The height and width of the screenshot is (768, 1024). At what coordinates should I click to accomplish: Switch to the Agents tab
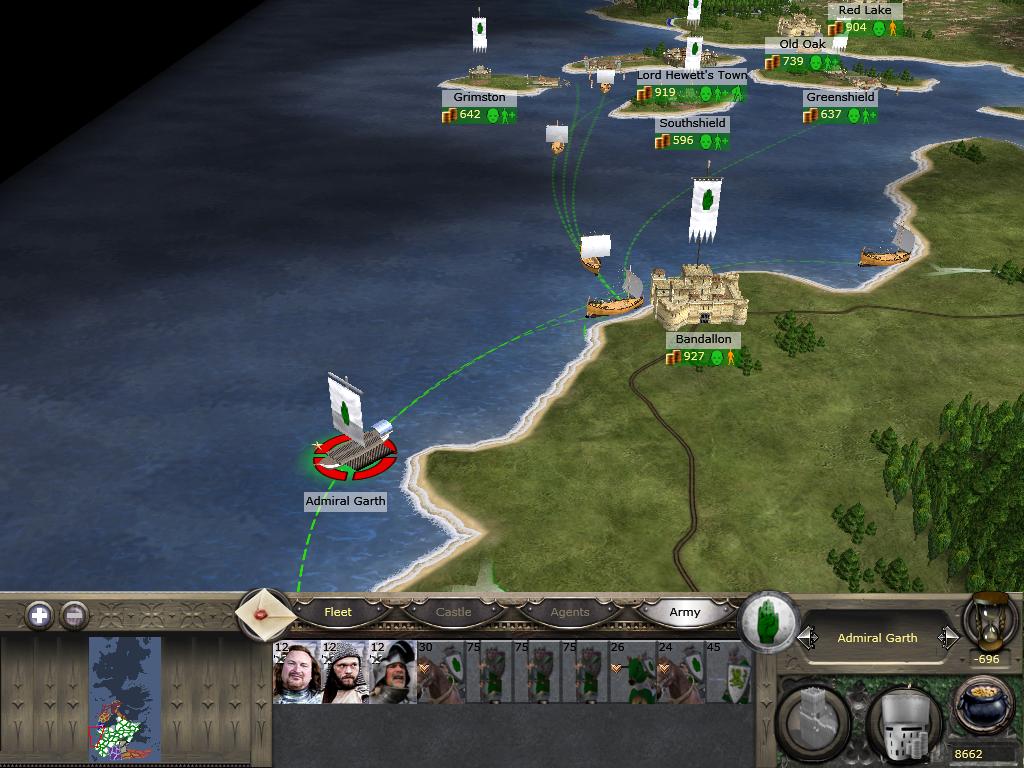(x=570, y=612)
